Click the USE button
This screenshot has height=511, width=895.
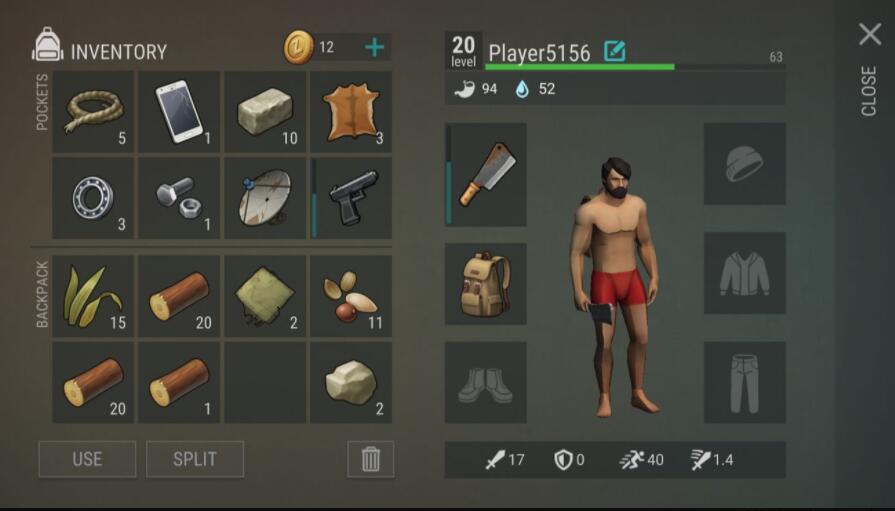click(x=87, y=459)
